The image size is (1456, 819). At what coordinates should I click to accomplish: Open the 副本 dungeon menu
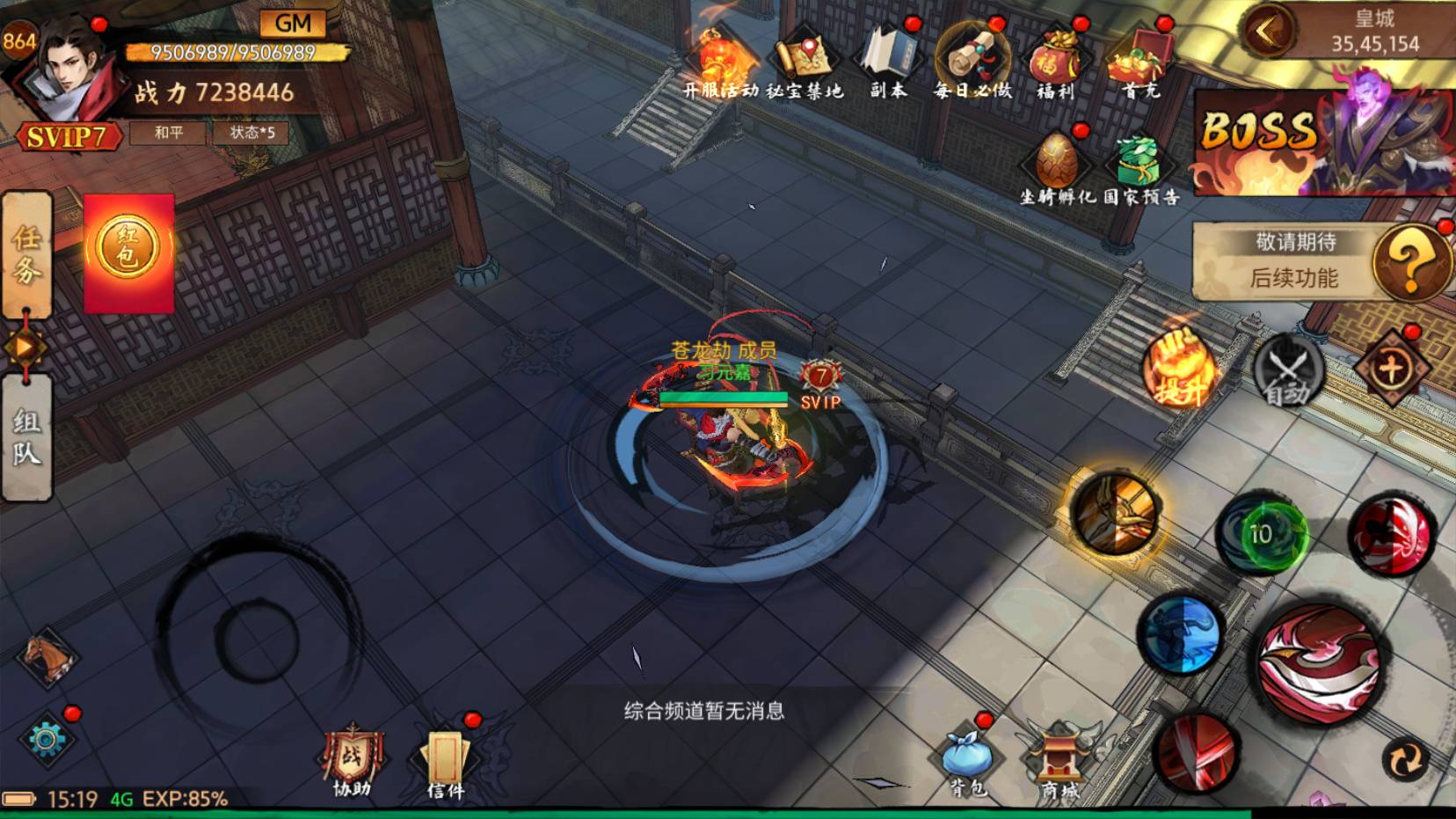[888, 60]
